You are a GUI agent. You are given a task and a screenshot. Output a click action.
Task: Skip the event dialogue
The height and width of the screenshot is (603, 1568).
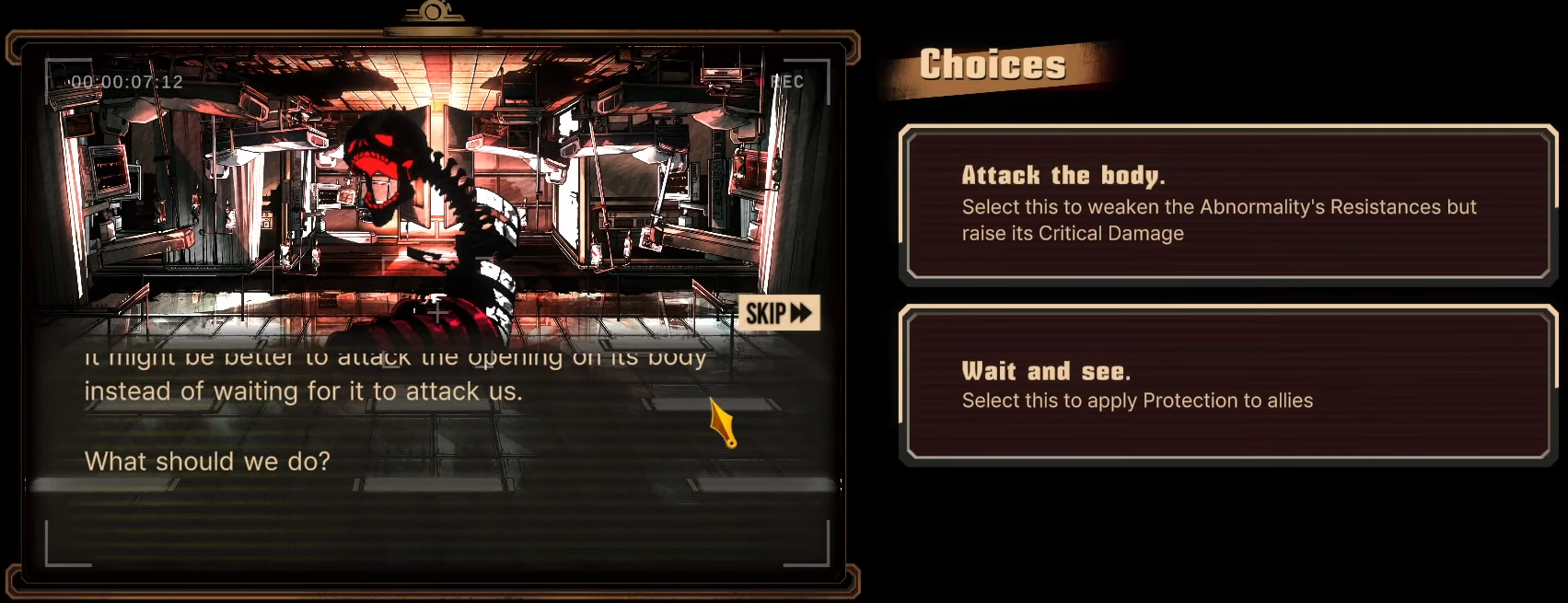779,313
